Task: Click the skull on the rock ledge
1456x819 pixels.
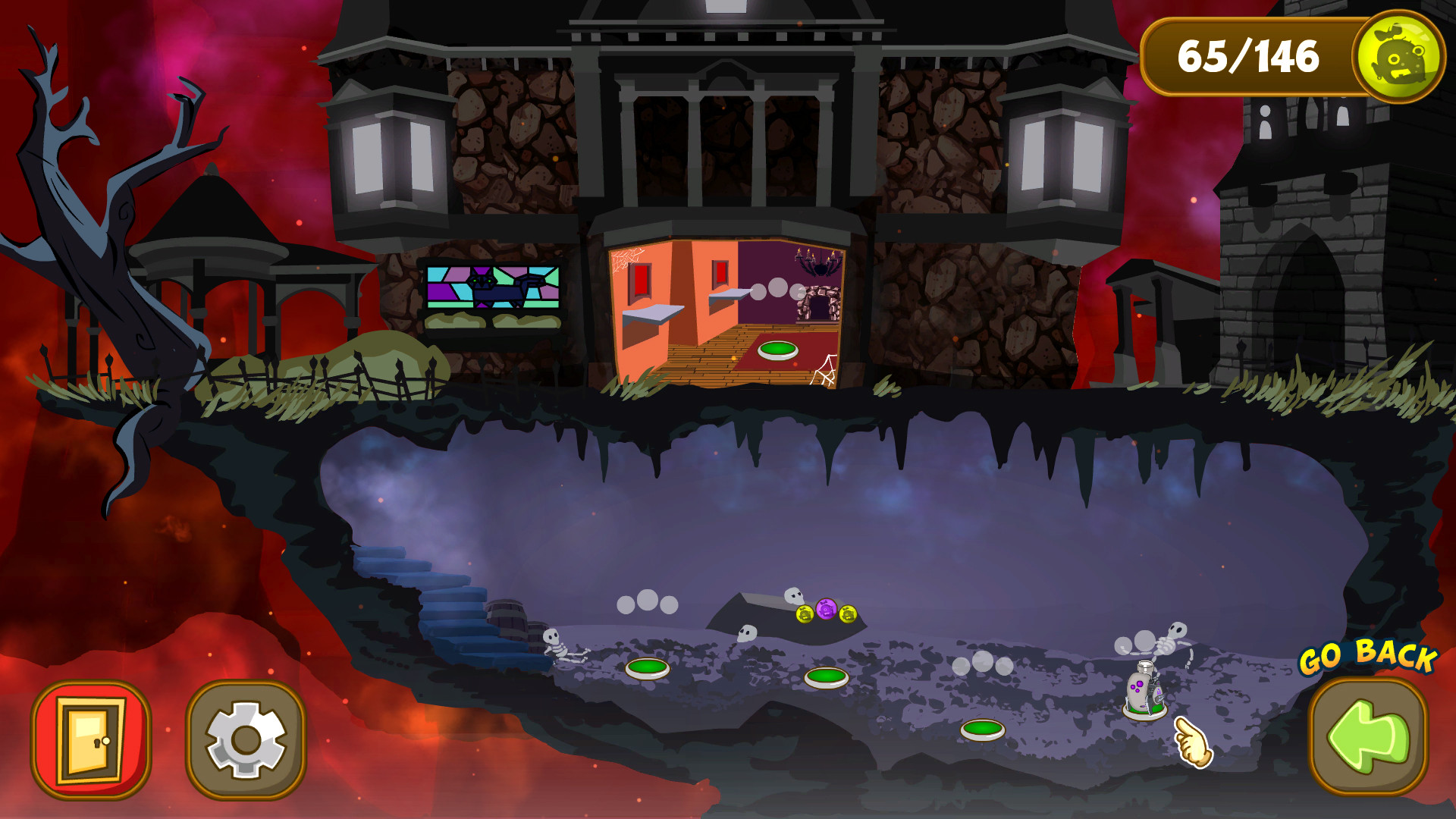Action: [793, 596]
